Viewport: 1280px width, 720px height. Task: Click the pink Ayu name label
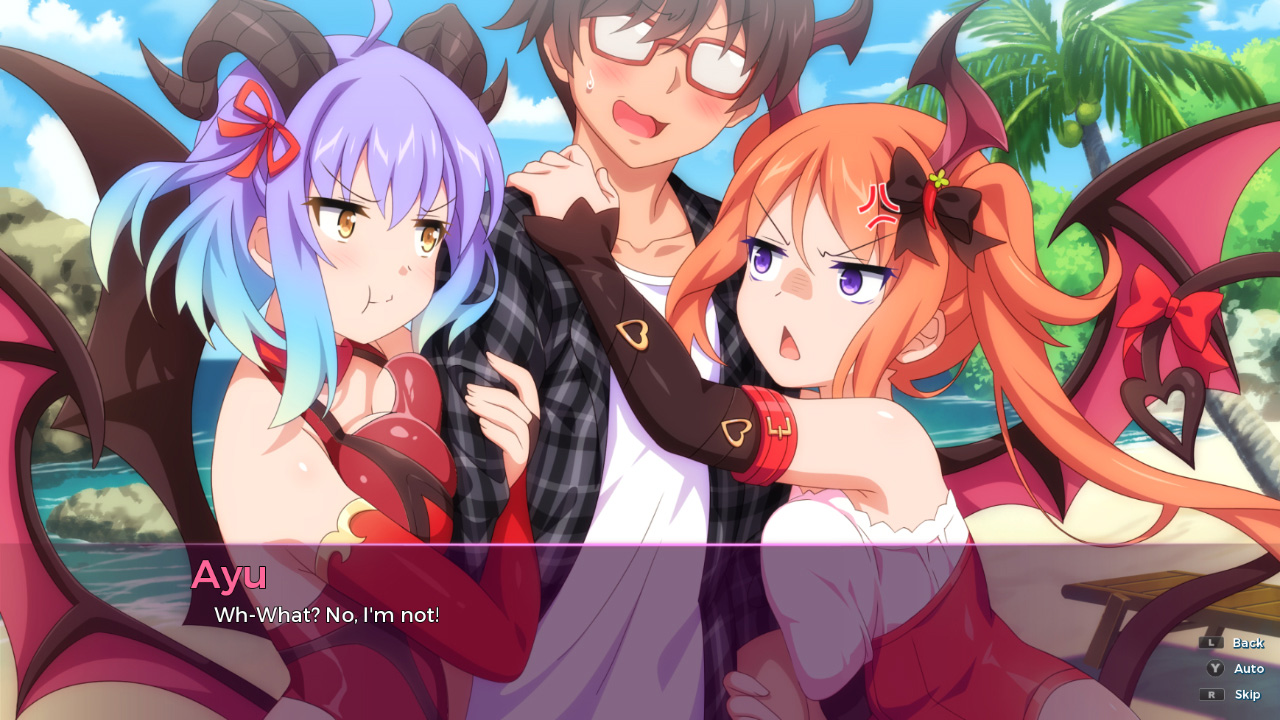[232, 576]
